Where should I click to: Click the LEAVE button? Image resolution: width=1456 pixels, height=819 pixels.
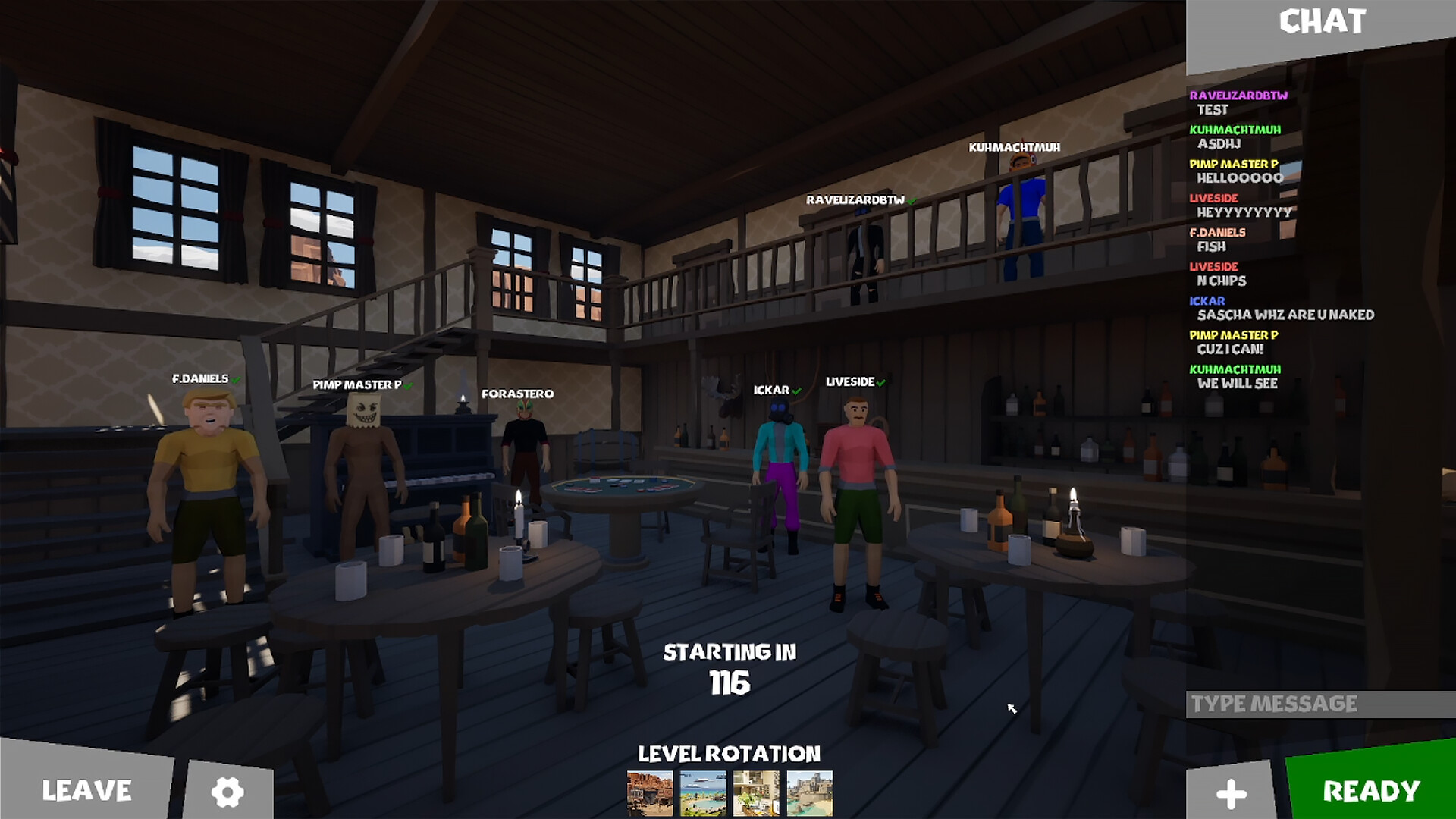[x=87, y=791]
